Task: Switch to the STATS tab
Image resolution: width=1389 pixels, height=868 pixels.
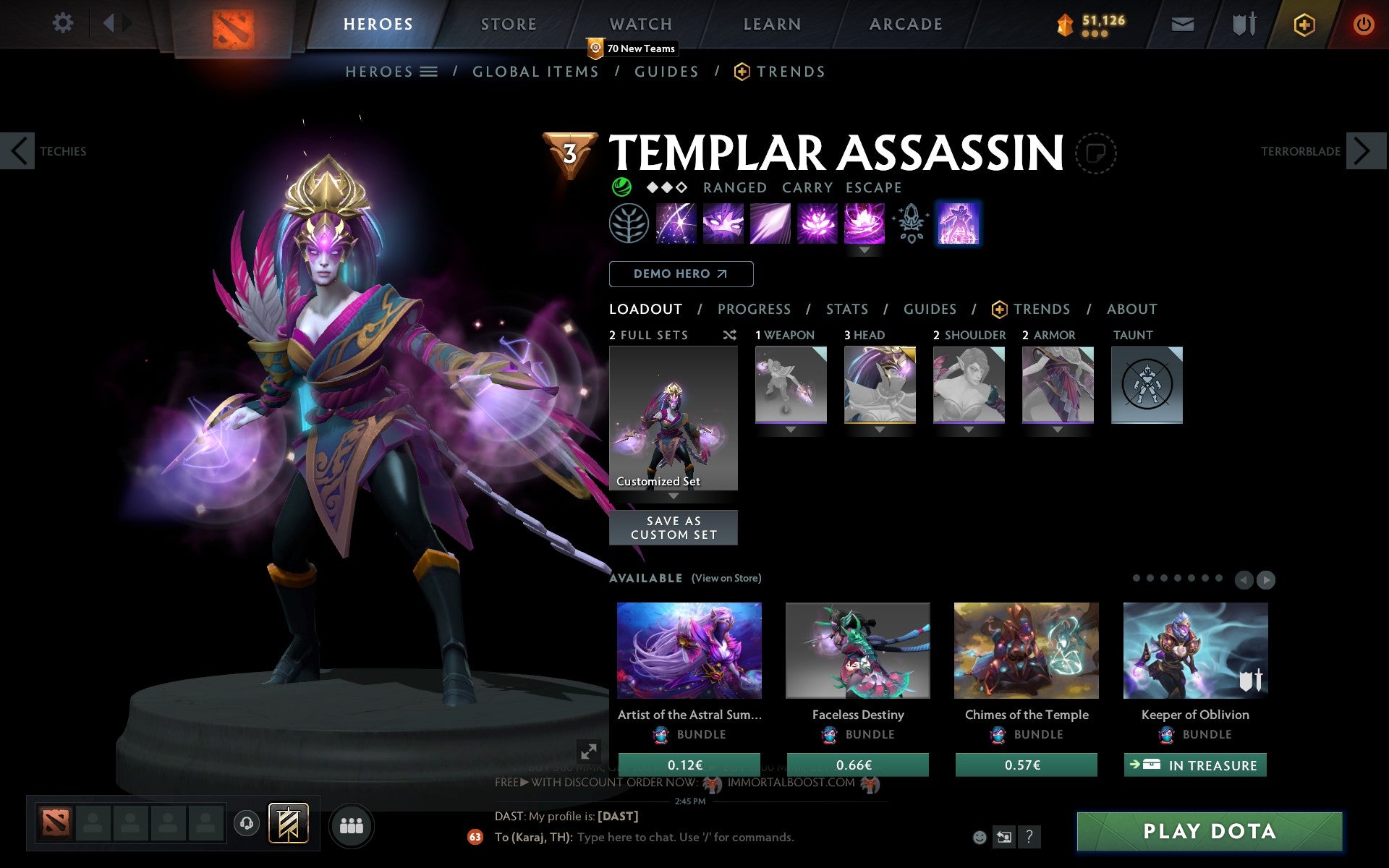Action: pos(846,310)
